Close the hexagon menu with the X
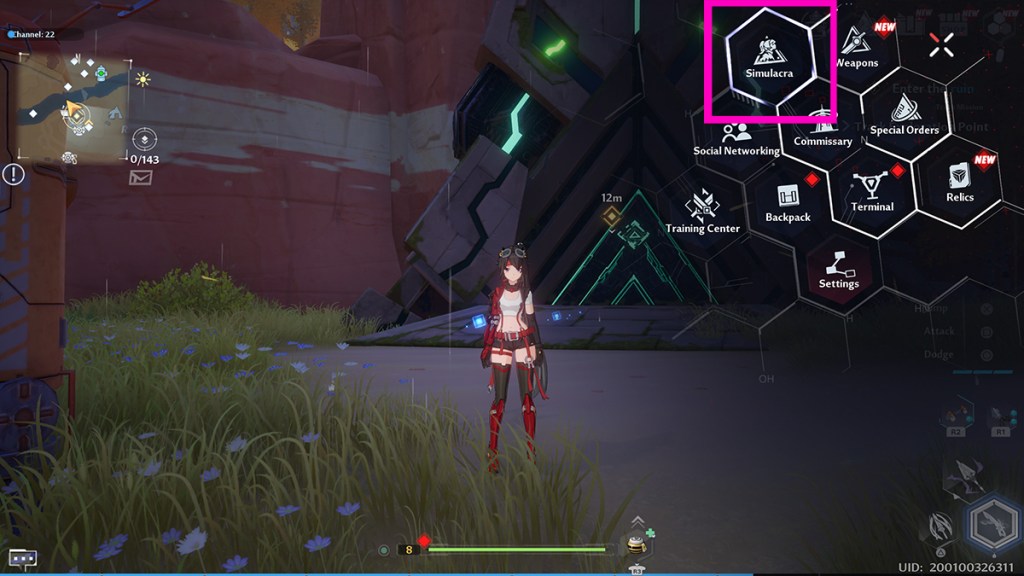Viewport: 1024px width, 576px height. tap(940, 43)
